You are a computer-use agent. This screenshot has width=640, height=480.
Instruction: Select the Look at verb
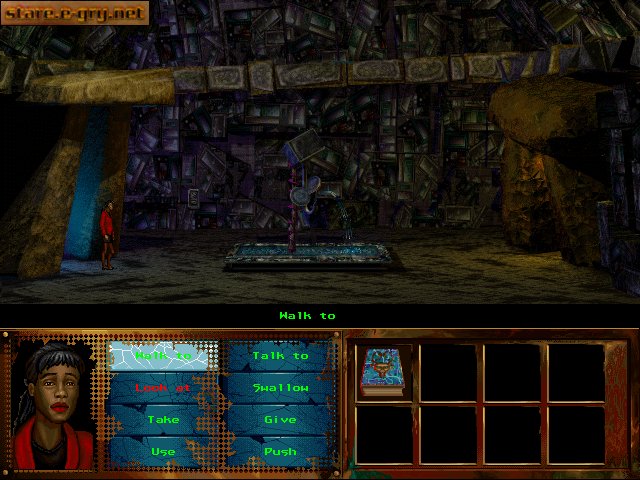tap(163, 388)
